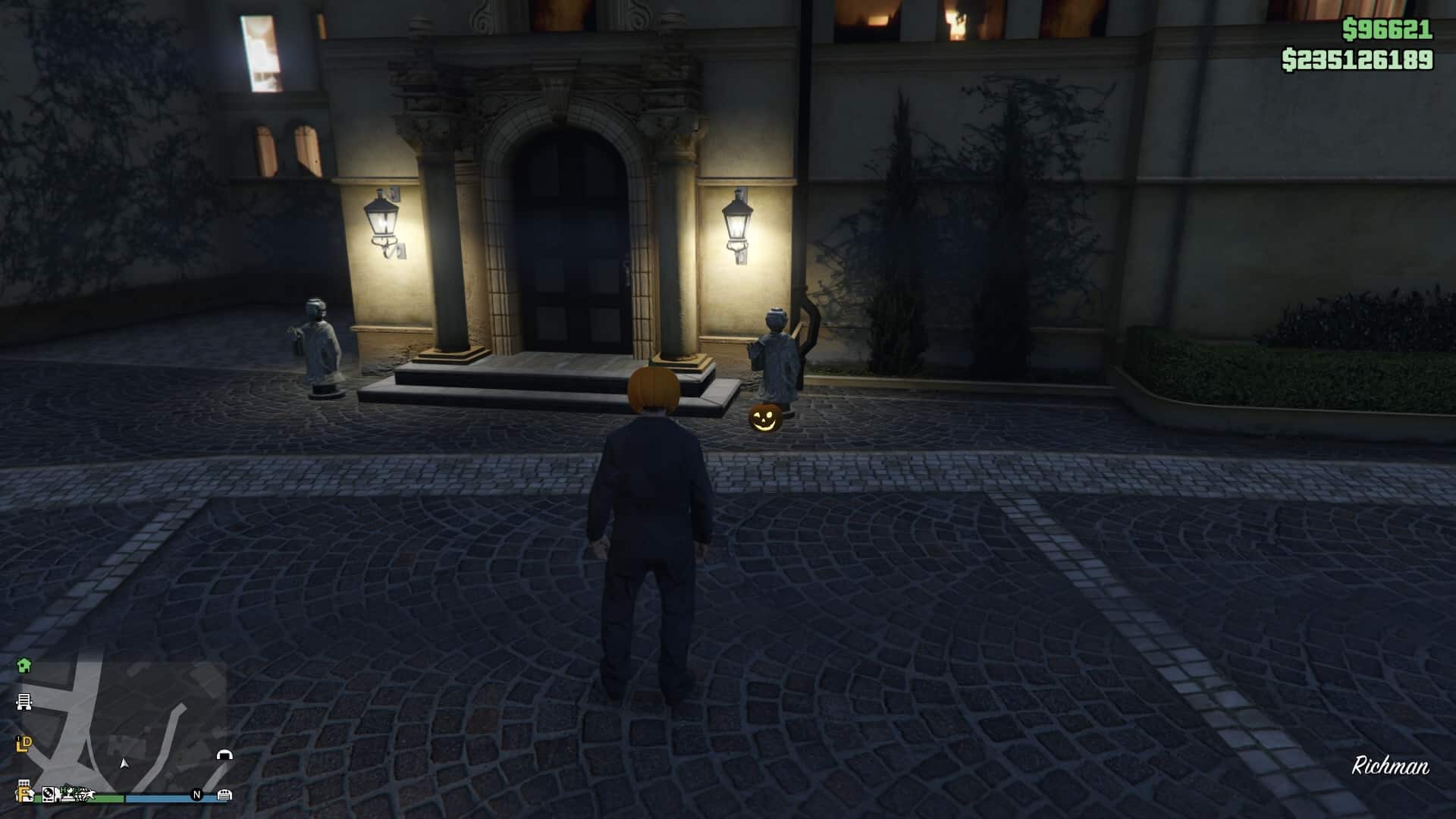The width and height of the screenshot is (1456, 819).
Task: Click the statue right of the steps
Action: (775, 356)
